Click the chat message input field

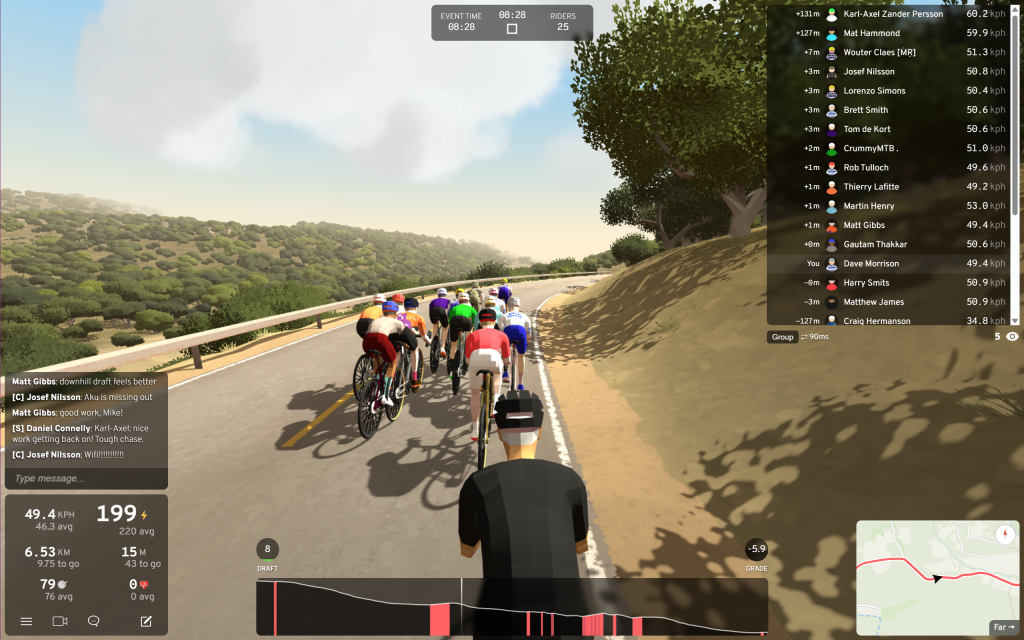[x=86, y=478]
